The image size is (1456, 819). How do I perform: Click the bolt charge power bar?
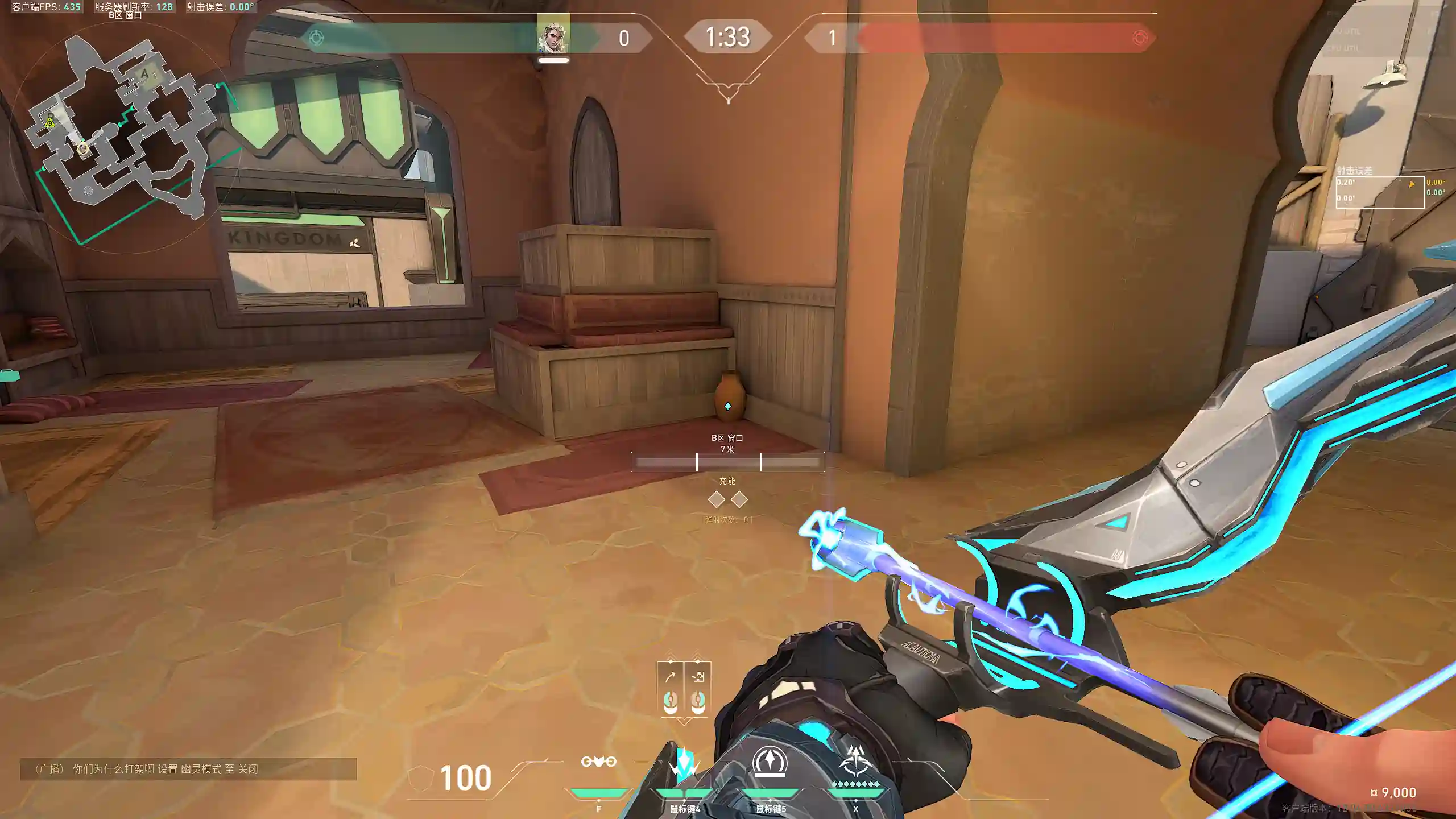click(x=727, y=462)
